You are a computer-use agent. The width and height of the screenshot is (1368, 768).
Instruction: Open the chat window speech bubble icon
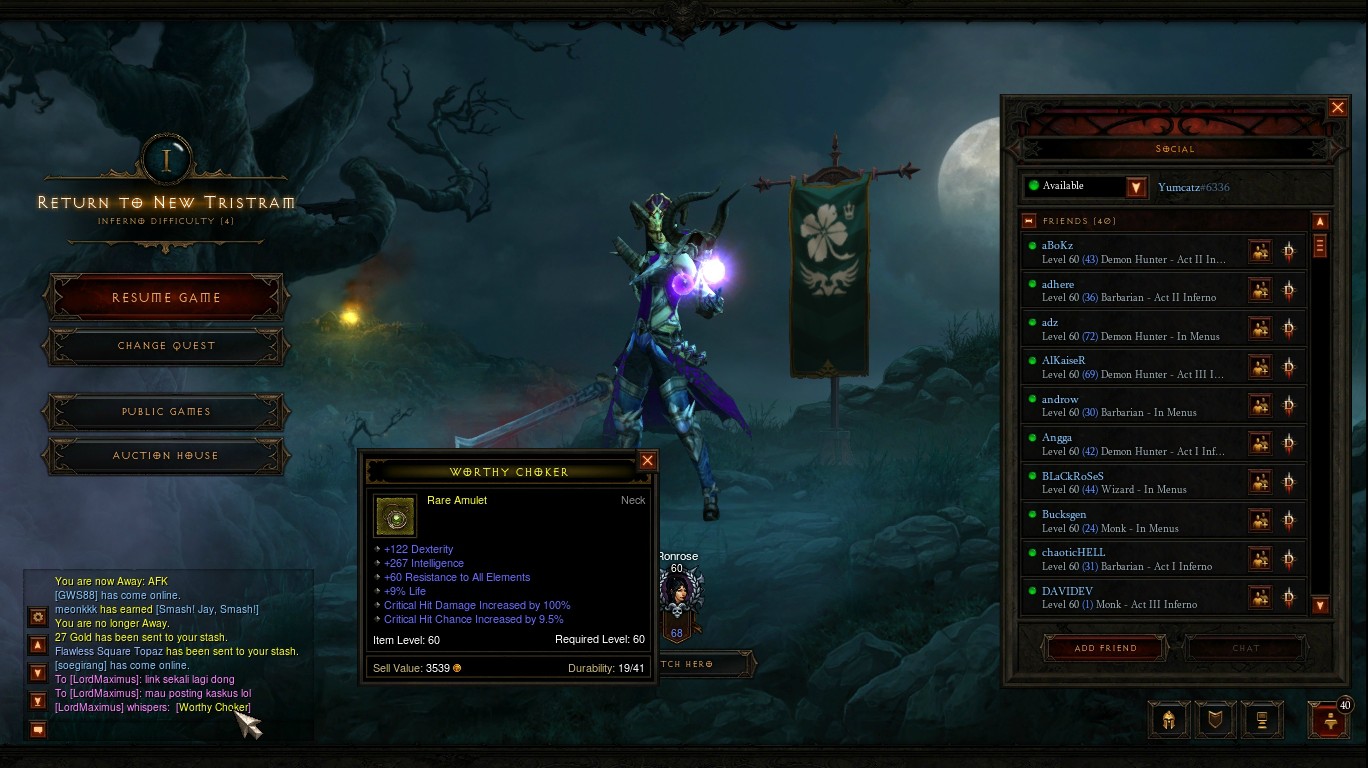point(37,730)
